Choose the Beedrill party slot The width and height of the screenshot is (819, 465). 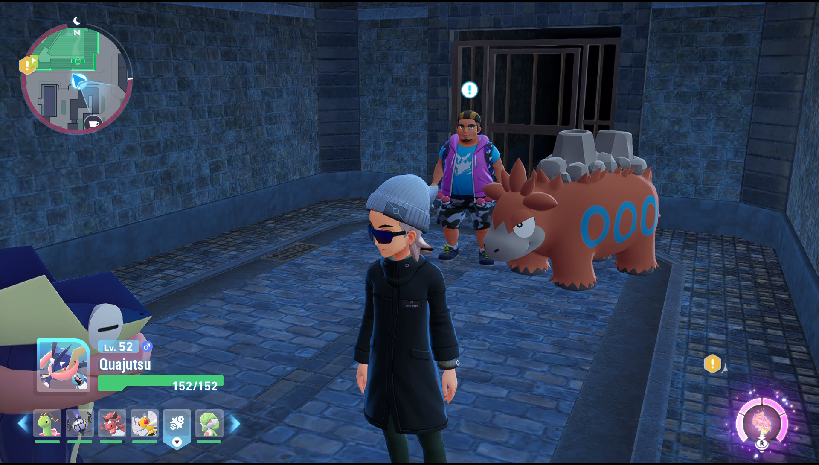point(144,424)
